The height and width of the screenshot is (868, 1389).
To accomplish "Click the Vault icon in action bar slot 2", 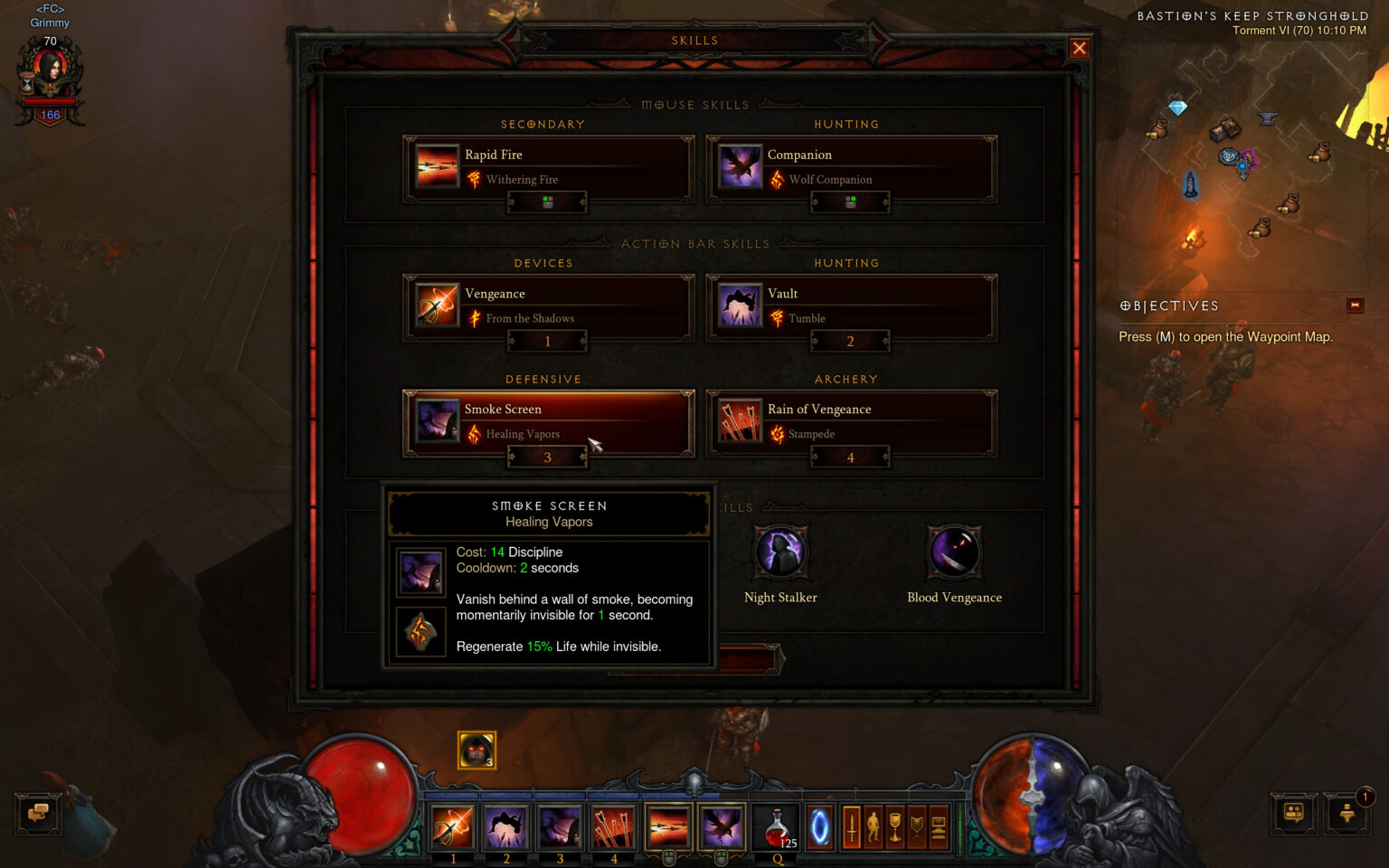I will [x=506, y=826].
